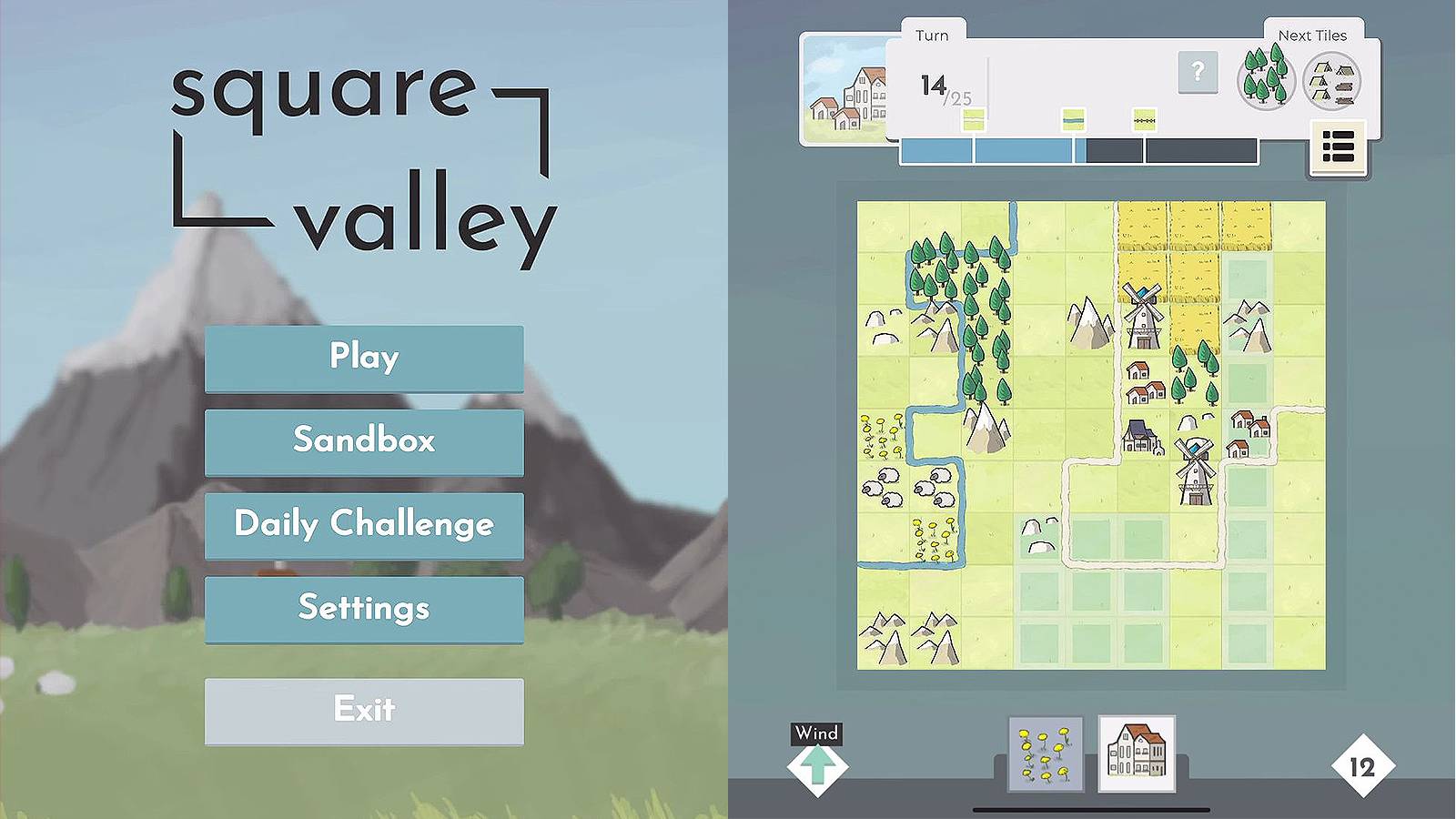Click the forest Next Tiles preview circle
The height and width of the screenshot is (819, 1456).
pyautogui.click(x=1265, y=80)
